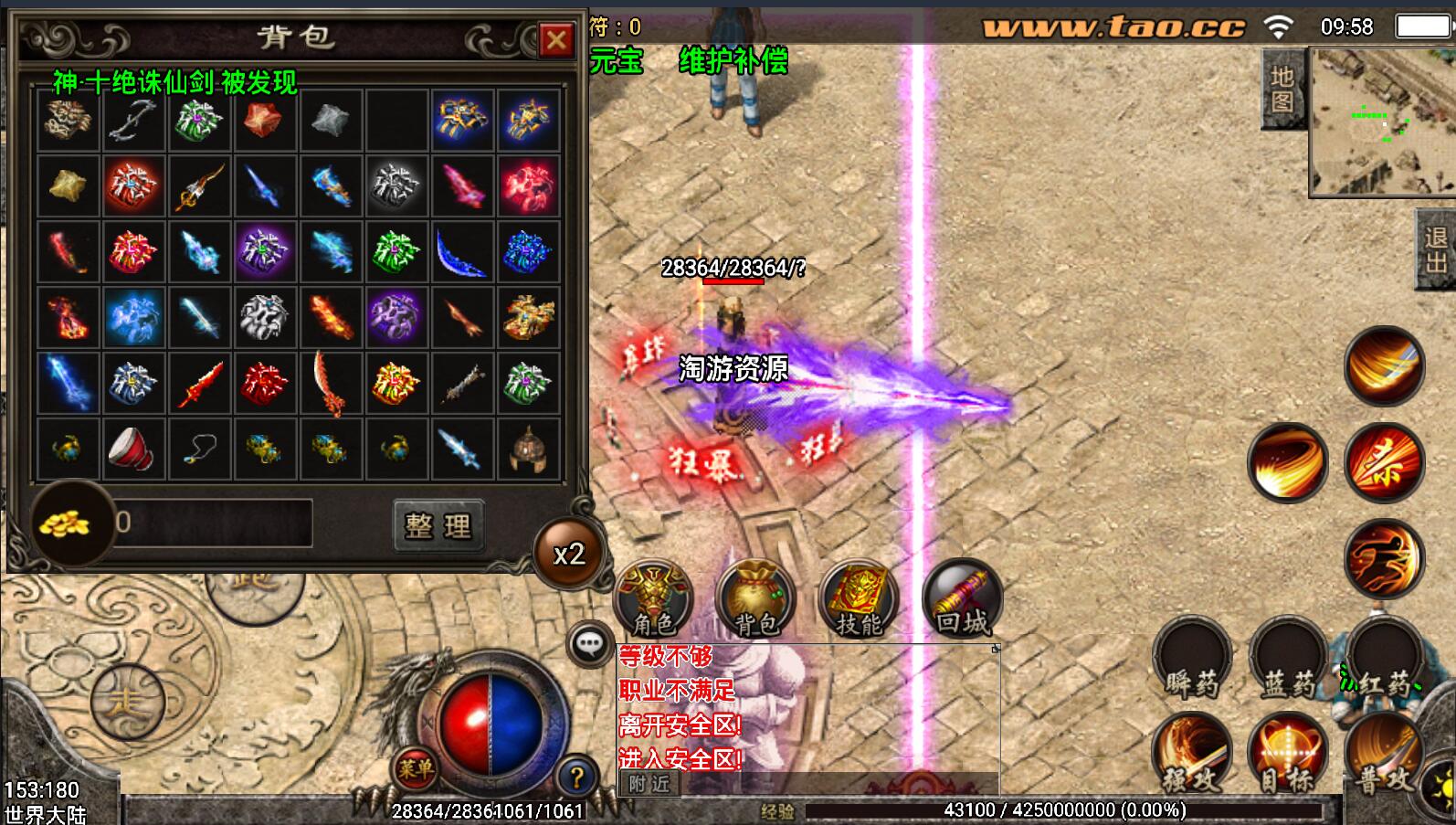This screenshot has width=1456, height=825.
Task: Select the red and white drum item
Action: coord(132,448)
